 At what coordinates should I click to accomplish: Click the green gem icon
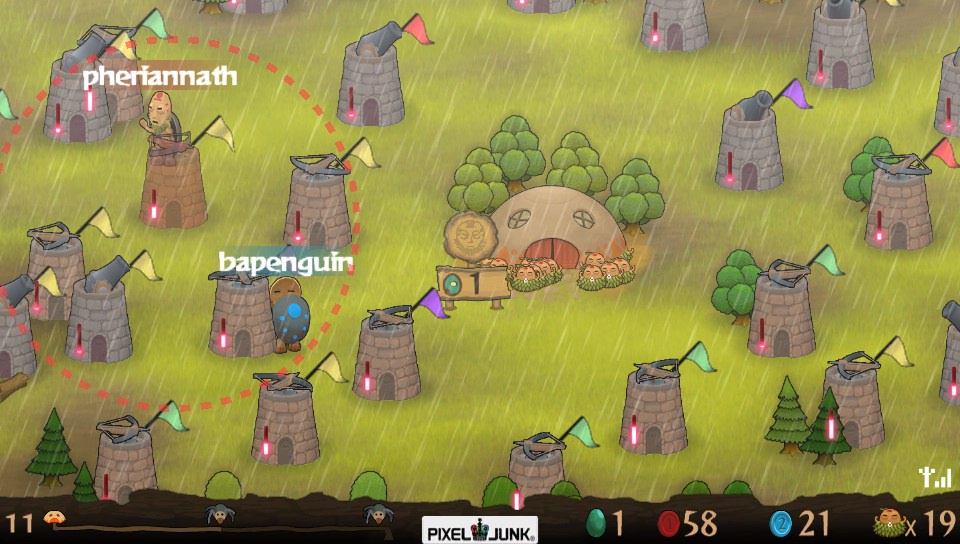[596, 523]
